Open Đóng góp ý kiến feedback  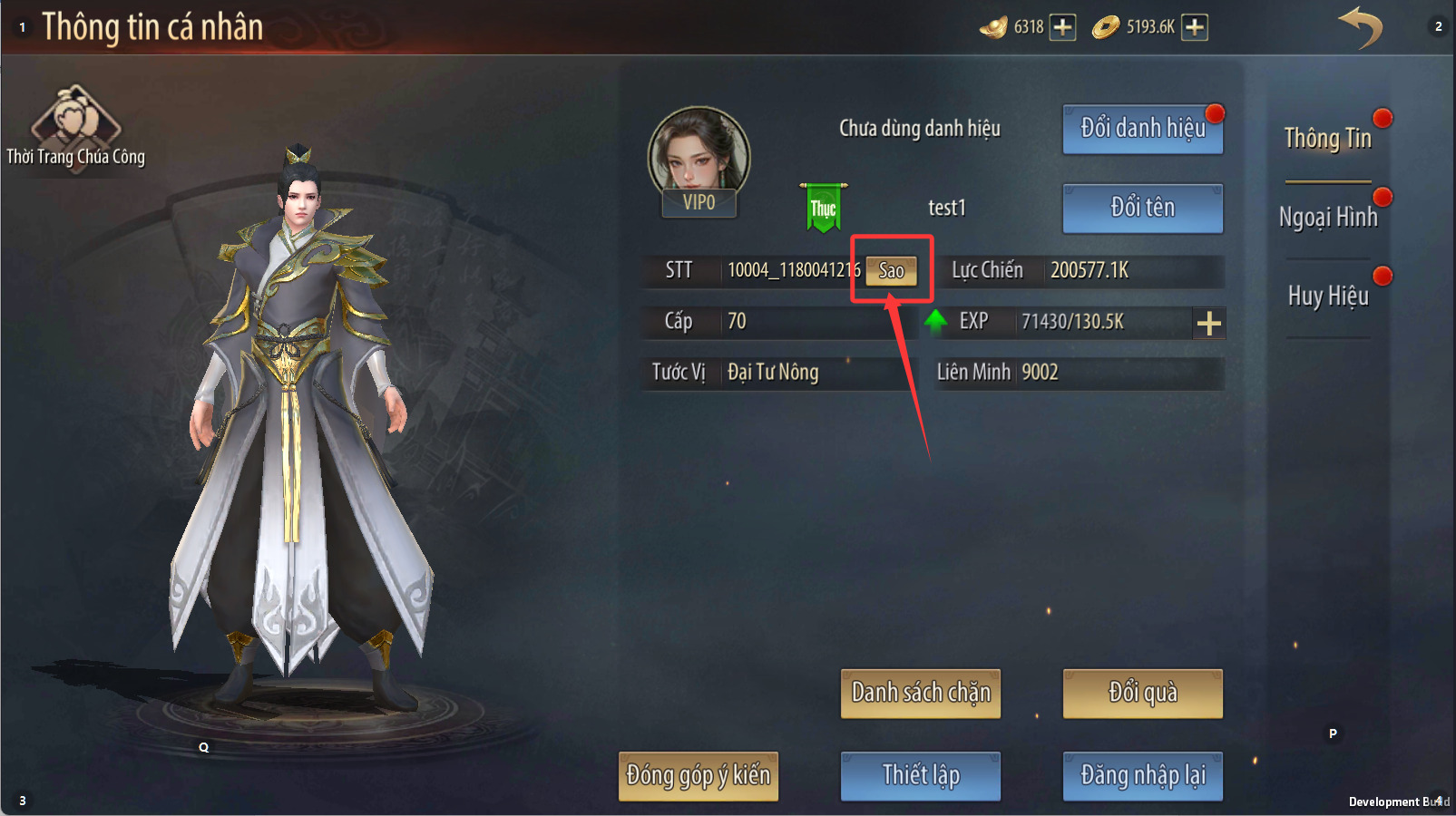698,776
